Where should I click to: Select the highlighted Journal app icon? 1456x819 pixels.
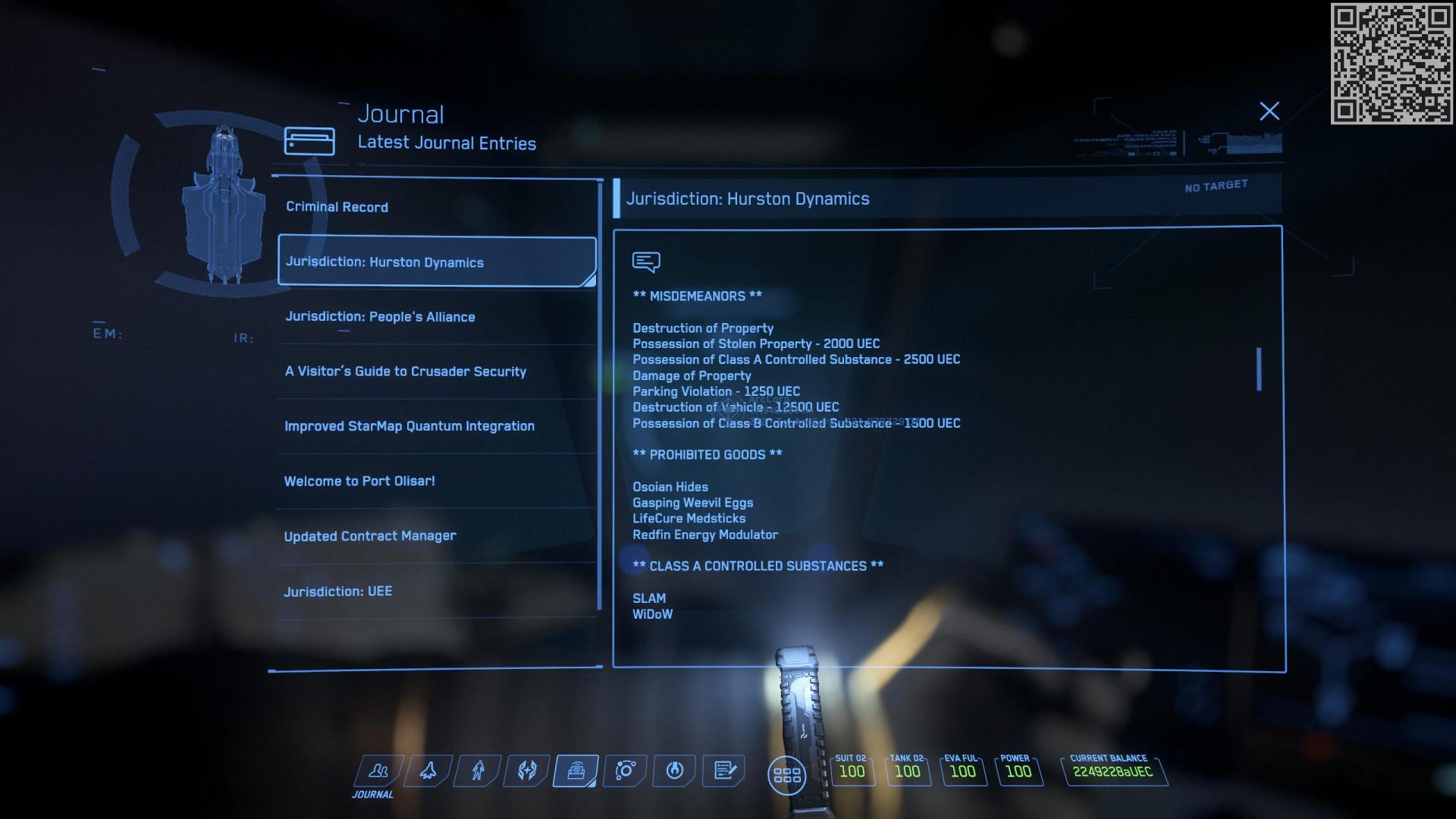(x=575, y=770)
